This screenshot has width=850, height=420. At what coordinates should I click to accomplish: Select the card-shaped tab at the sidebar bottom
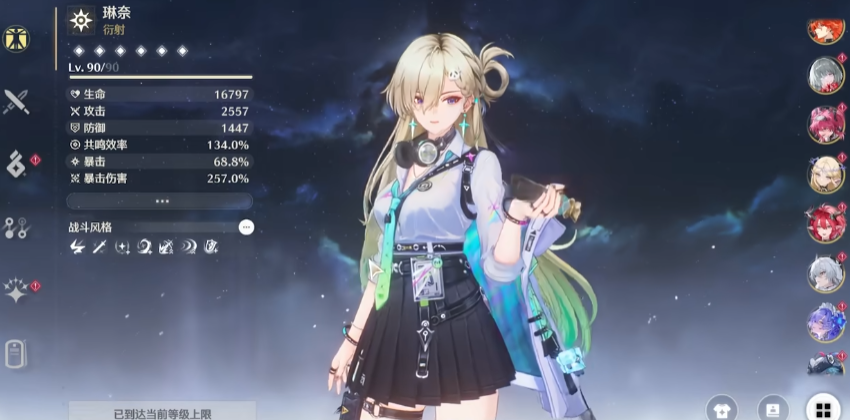(17, 354)
